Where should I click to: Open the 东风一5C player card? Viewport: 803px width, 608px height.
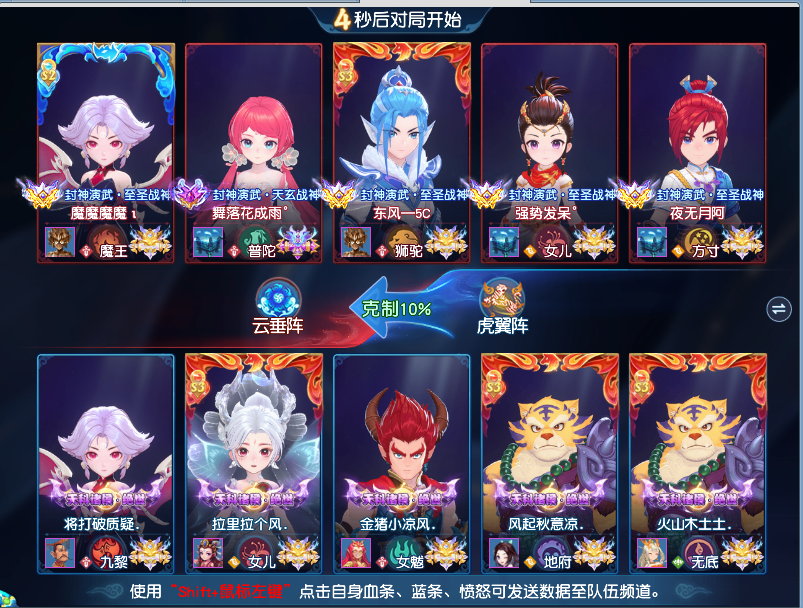coord(402,130)
